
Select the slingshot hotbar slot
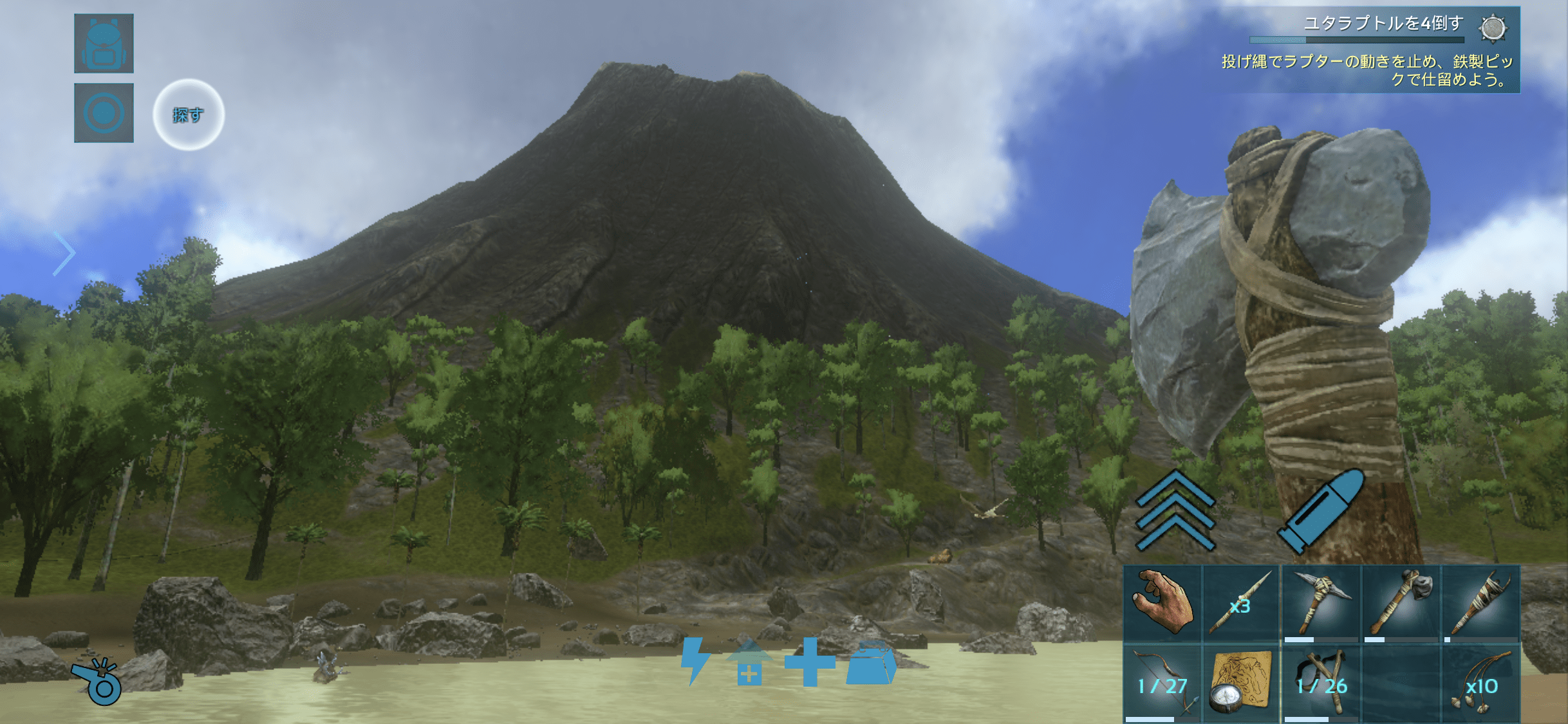coord(1320,685)
